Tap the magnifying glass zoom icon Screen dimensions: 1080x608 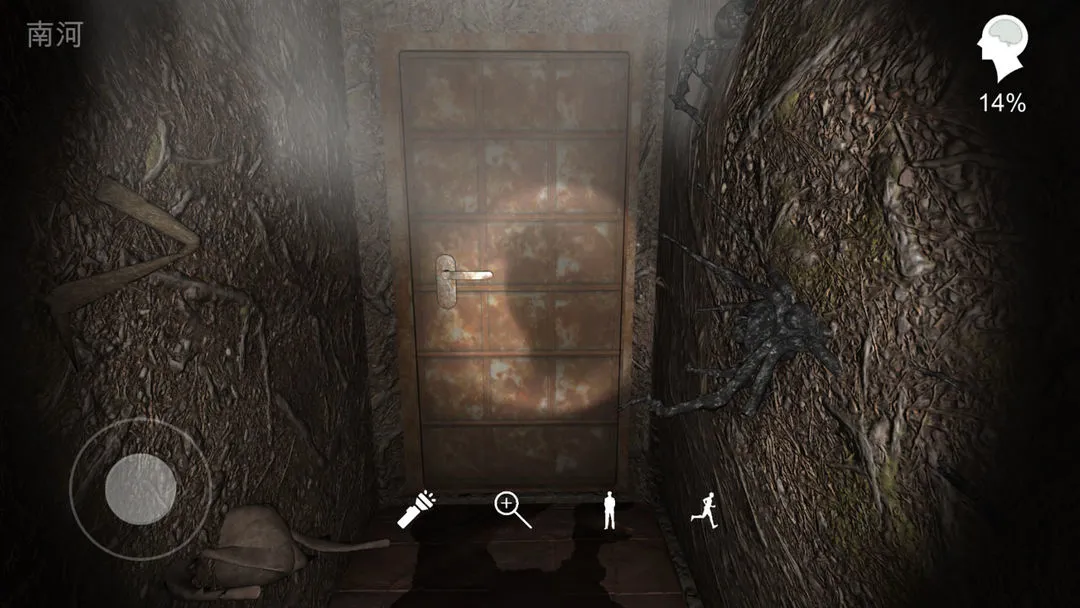coord(512,509)
